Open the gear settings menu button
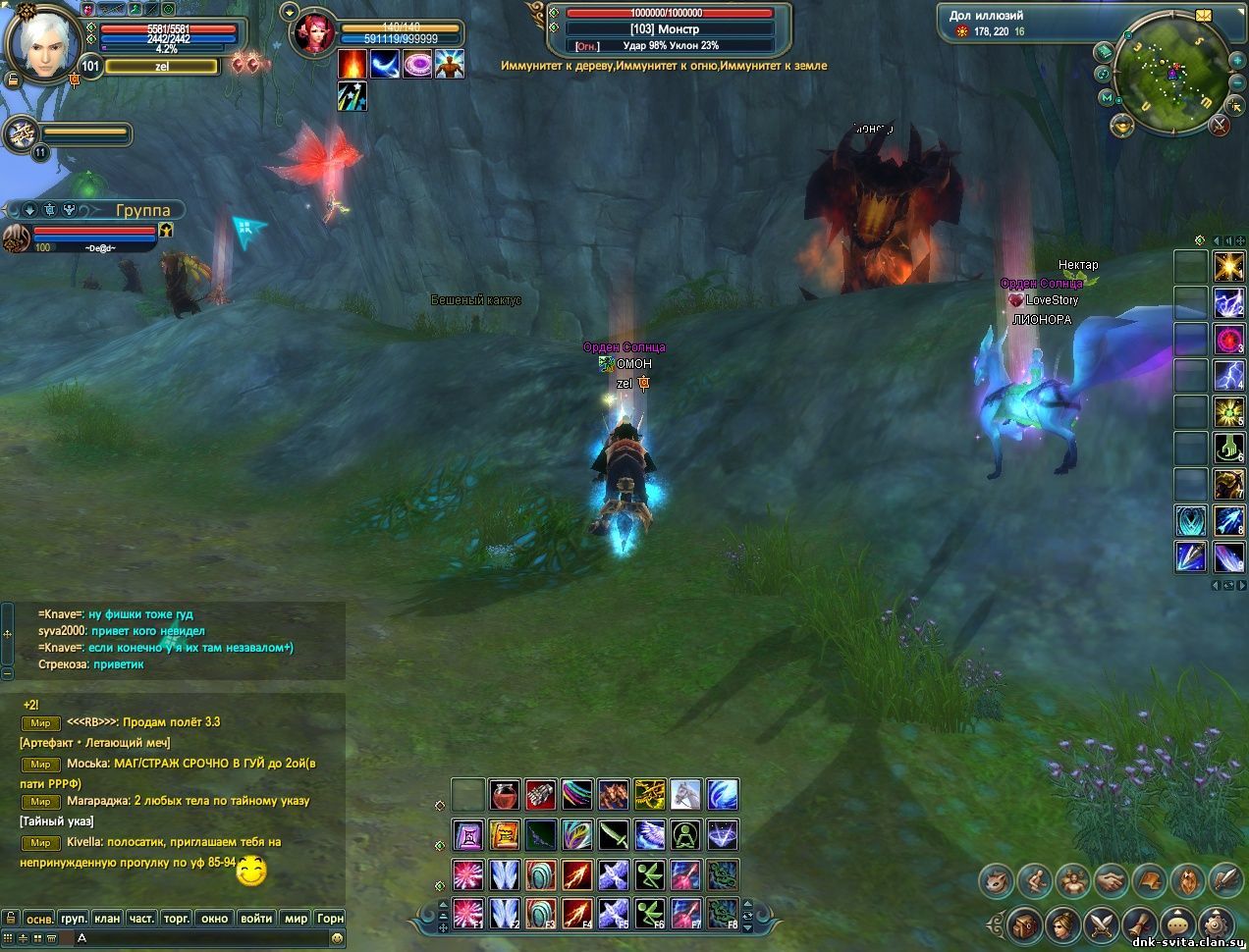The image size is (1249, 952). (1215, 924)
